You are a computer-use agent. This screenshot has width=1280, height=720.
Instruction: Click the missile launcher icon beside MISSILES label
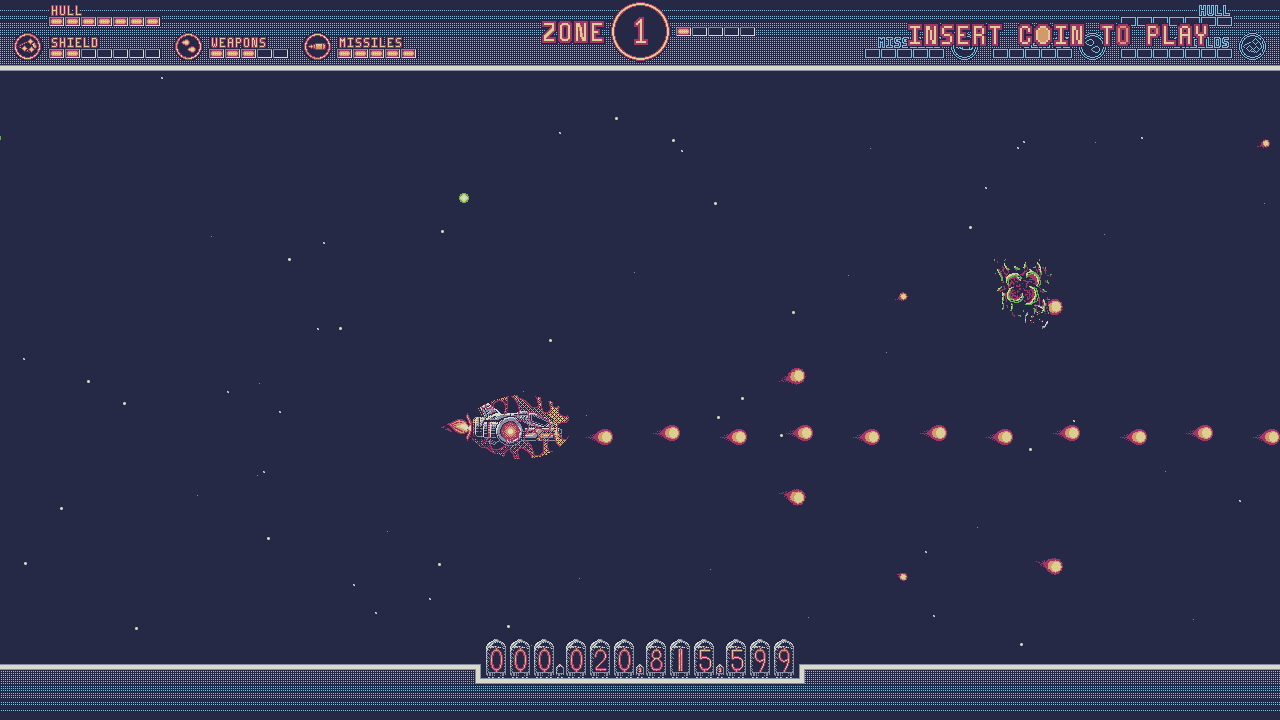(317, 45)
